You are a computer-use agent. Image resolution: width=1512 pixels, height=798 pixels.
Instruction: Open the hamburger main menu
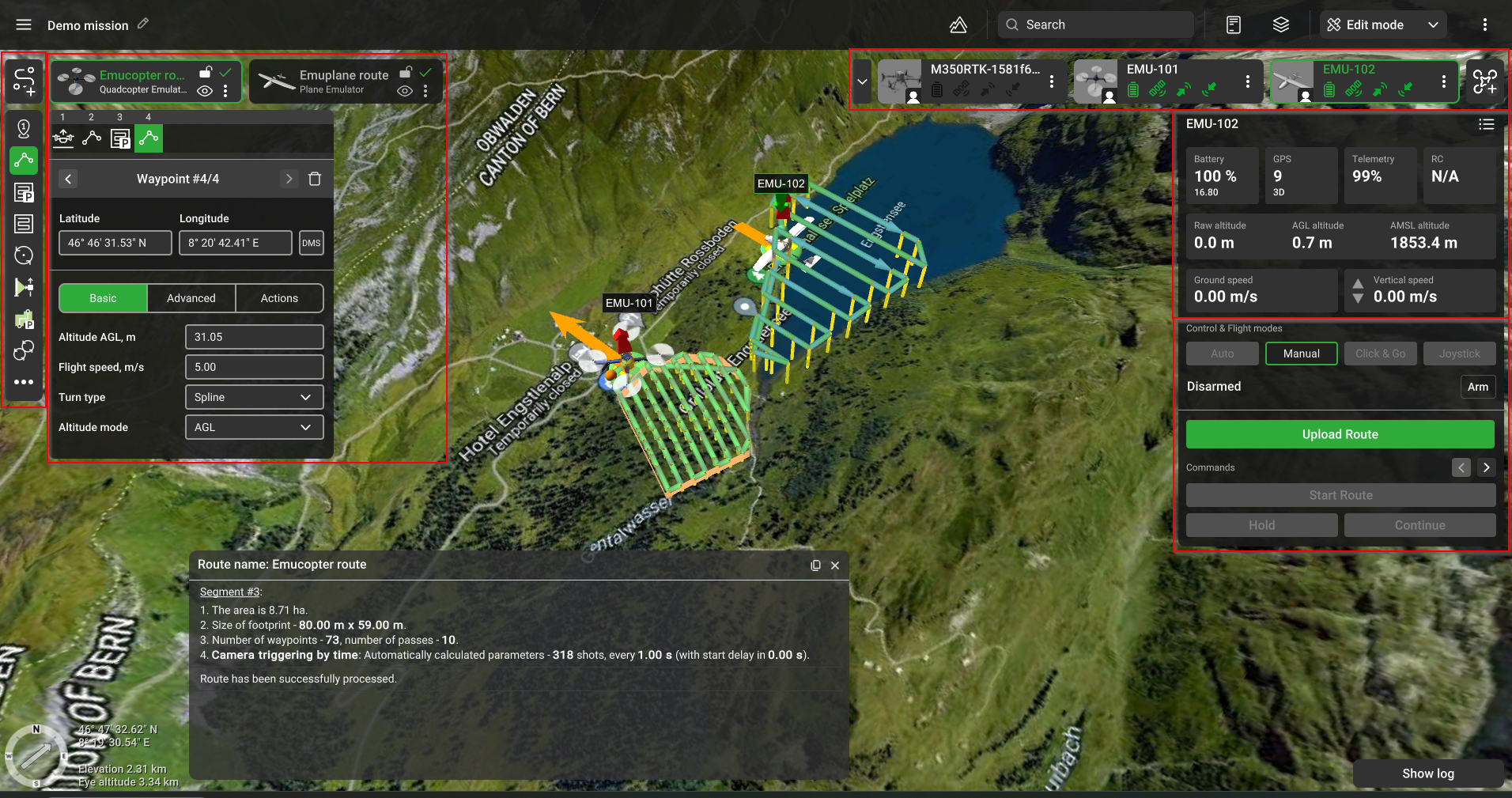(24, 25)
